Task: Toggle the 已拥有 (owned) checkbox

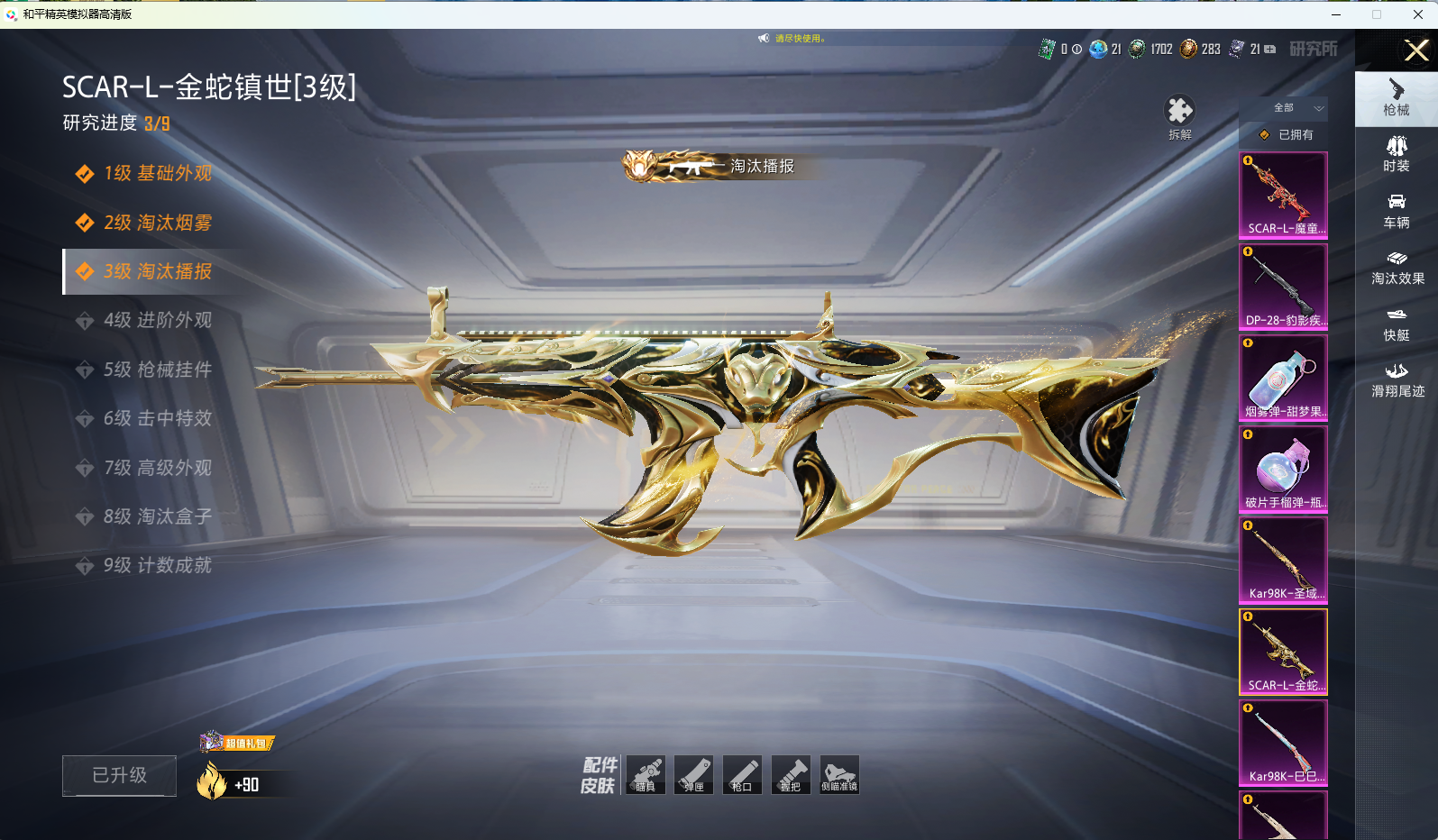Action: coord(1265,135)
